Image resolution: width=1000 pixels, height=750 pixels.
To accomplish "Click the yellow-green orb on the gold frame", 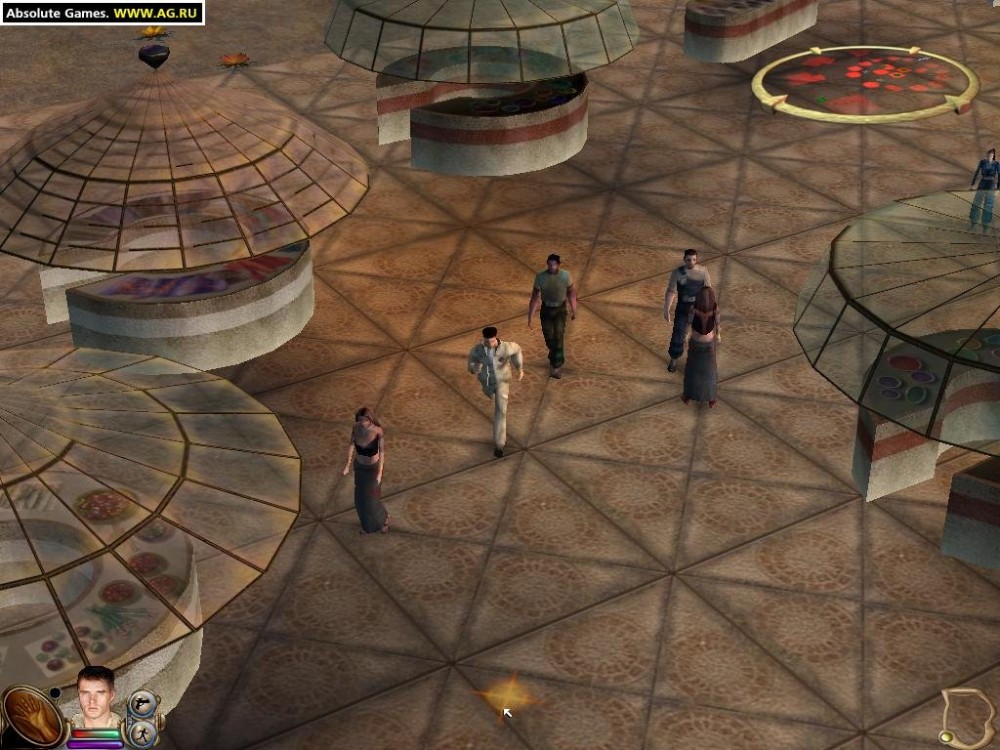I will 945,736.
